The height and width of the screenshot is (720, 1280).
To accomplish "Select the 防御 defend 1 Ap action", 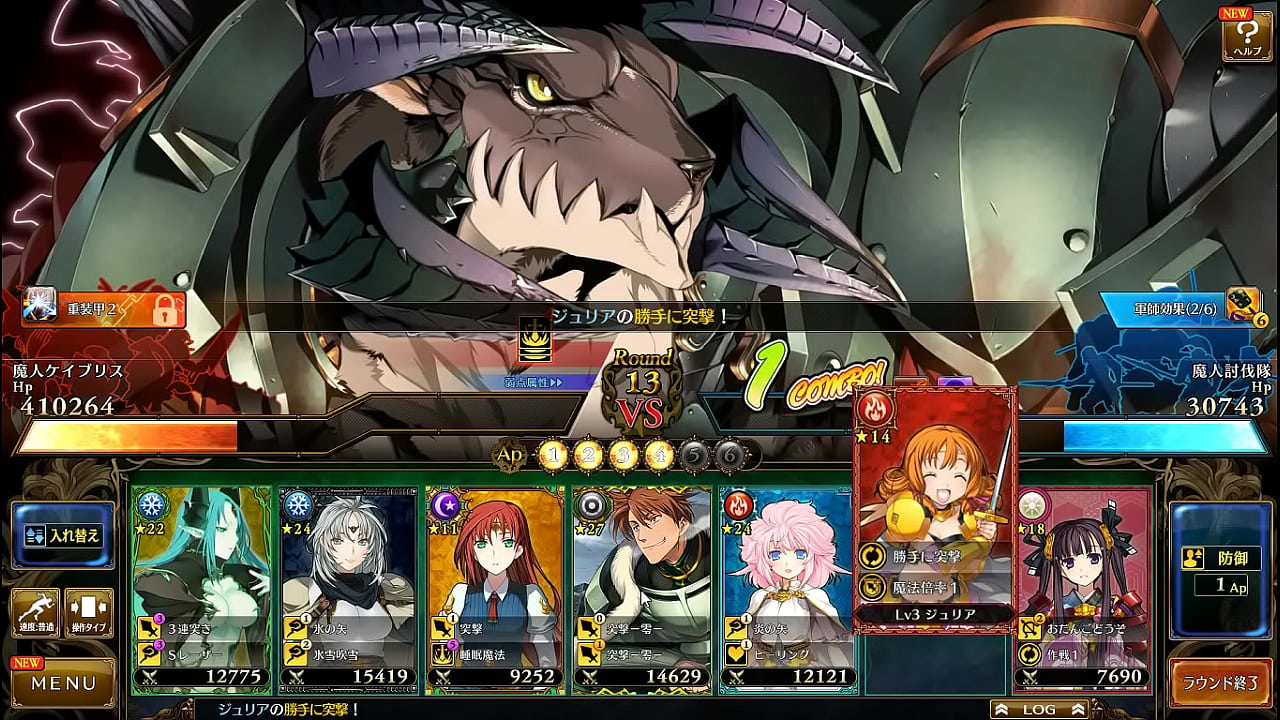I will 1220,570.
